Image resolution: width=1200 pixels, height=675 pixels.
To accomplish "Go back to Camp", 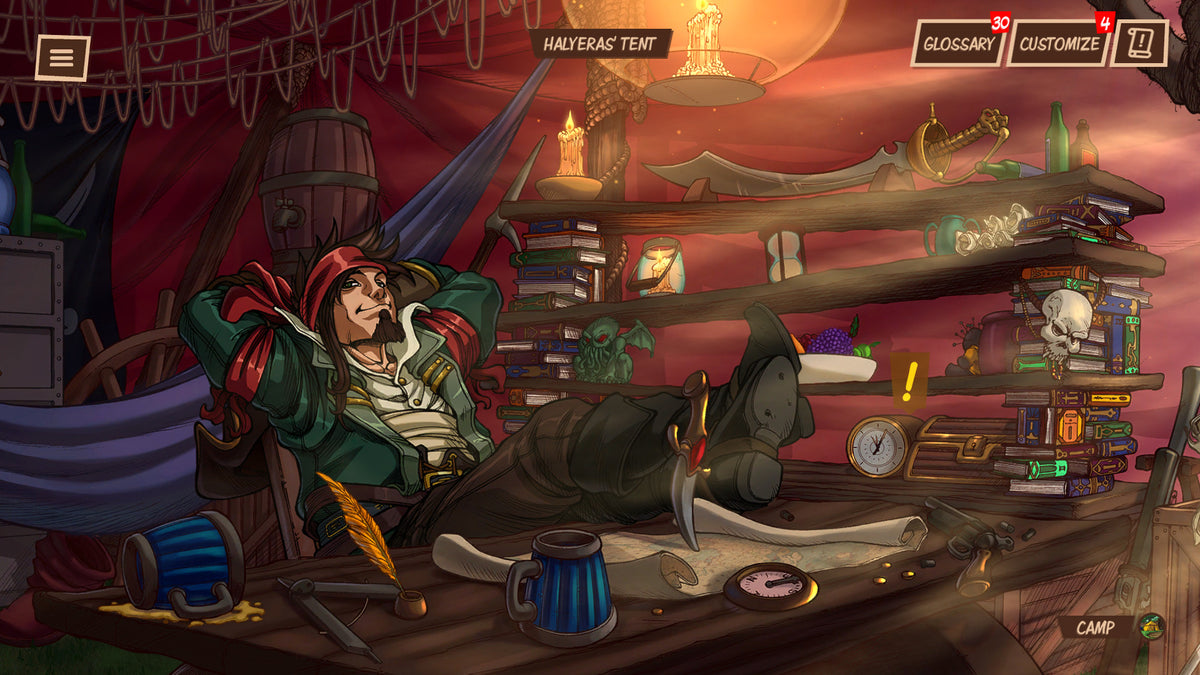I will (x=1110, y=627).
